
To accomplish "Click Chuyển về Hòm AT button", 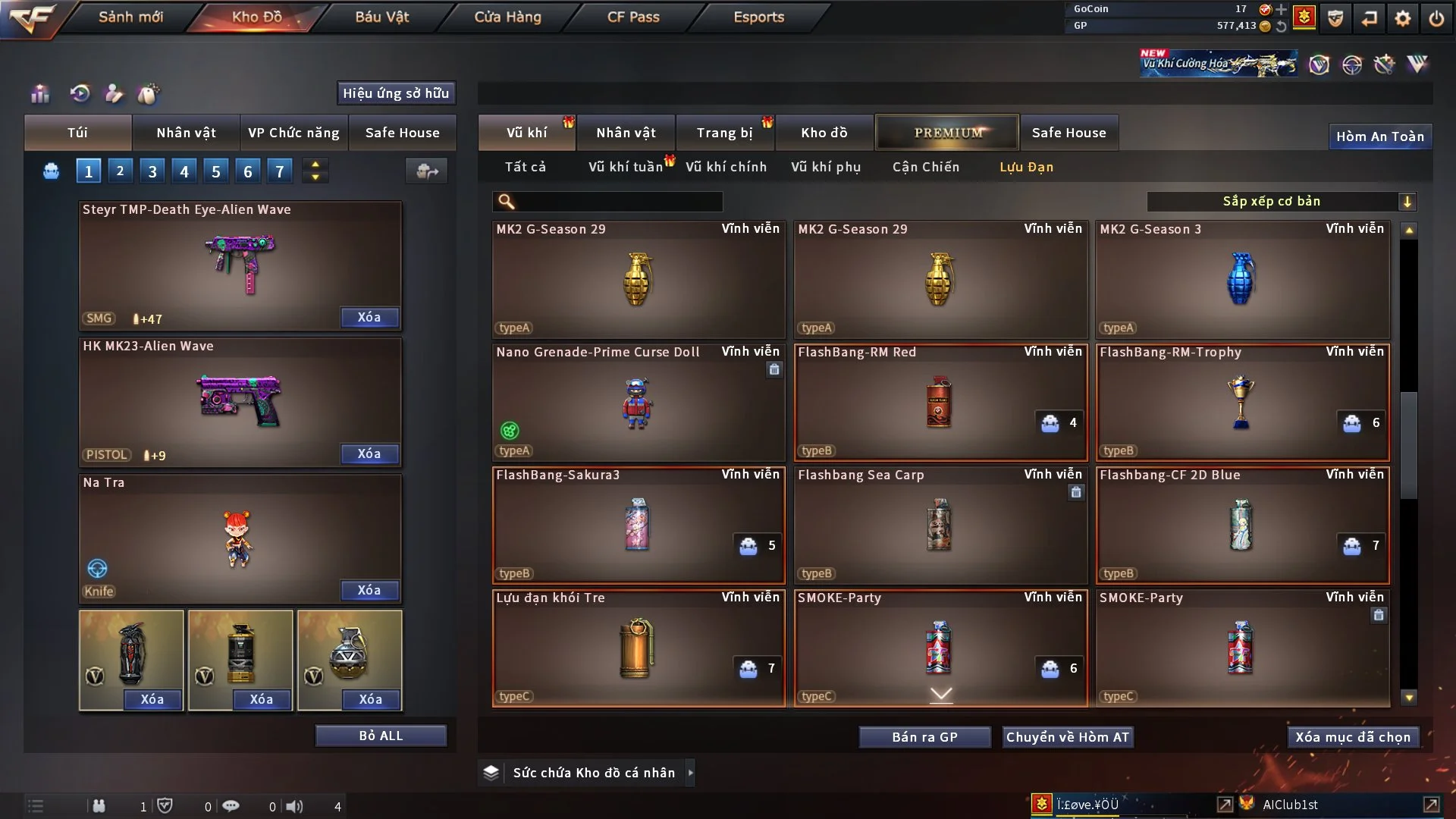I will click(x=1068, y=737).
